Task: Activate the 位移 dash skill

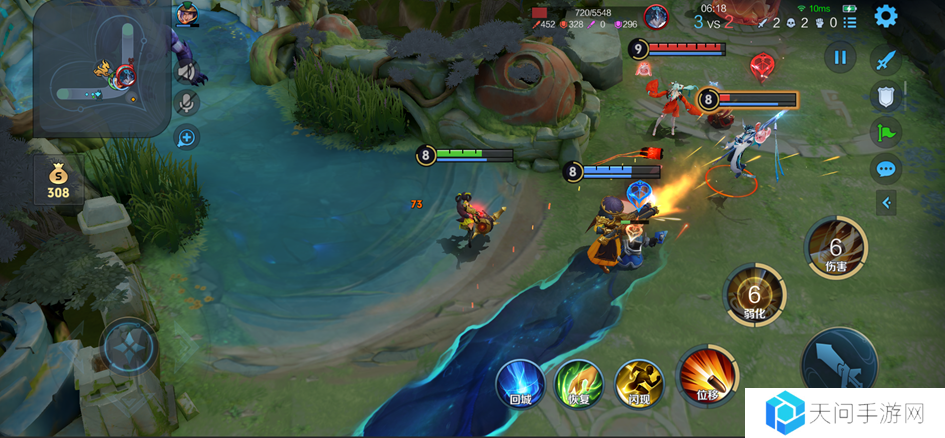Action: coord(707,377)
